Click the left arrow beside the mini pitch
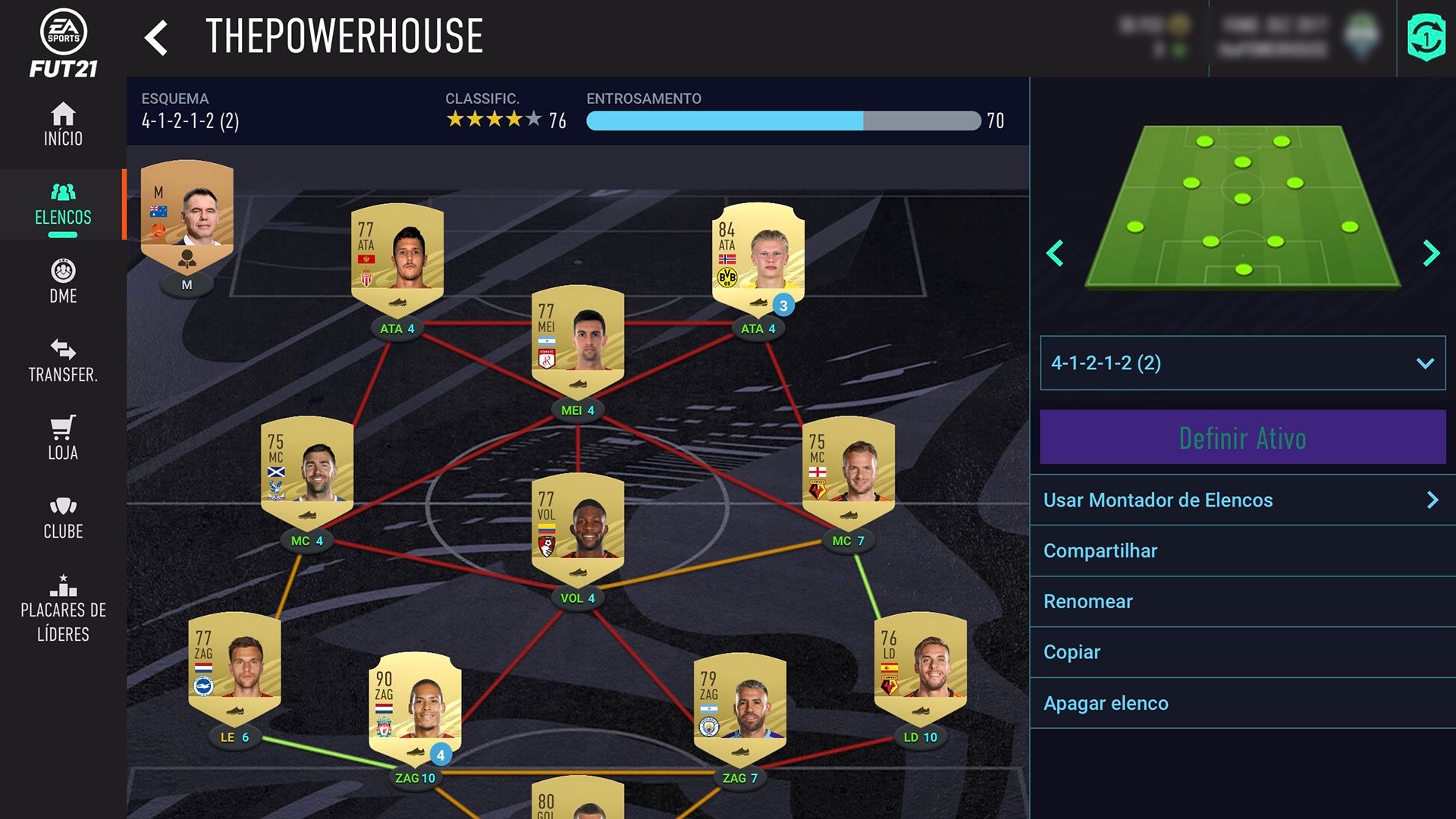The image size is (1456, 819). [1056, 254]
